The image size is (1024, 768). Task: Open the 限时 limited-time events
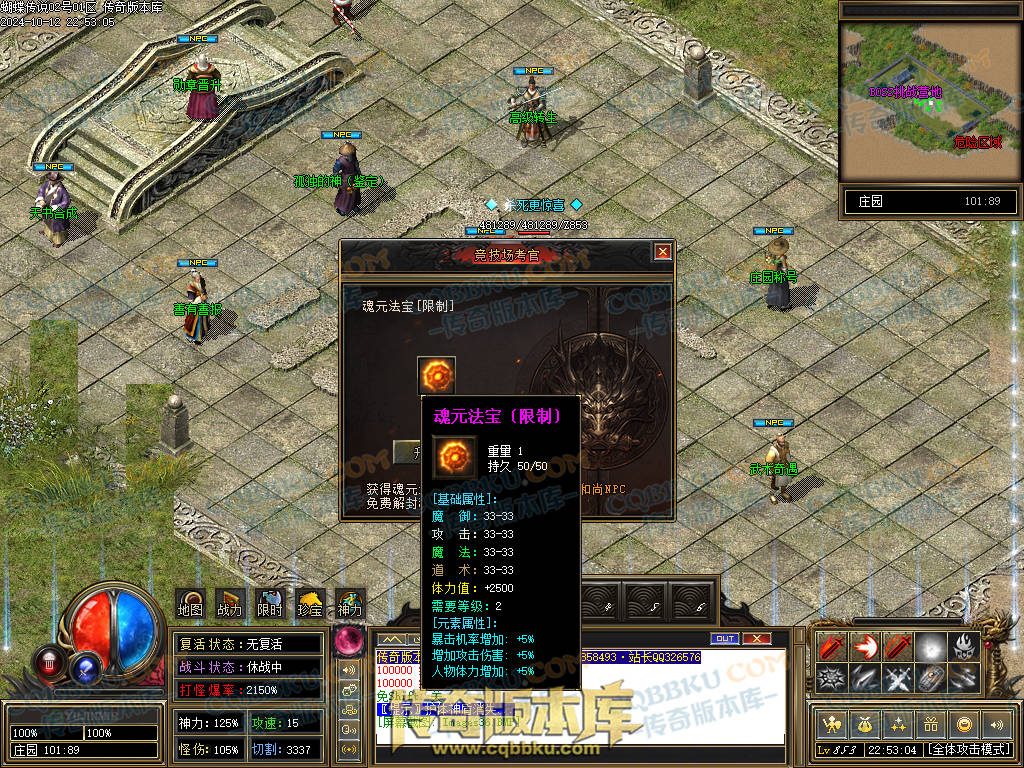(x=270, y=603)
